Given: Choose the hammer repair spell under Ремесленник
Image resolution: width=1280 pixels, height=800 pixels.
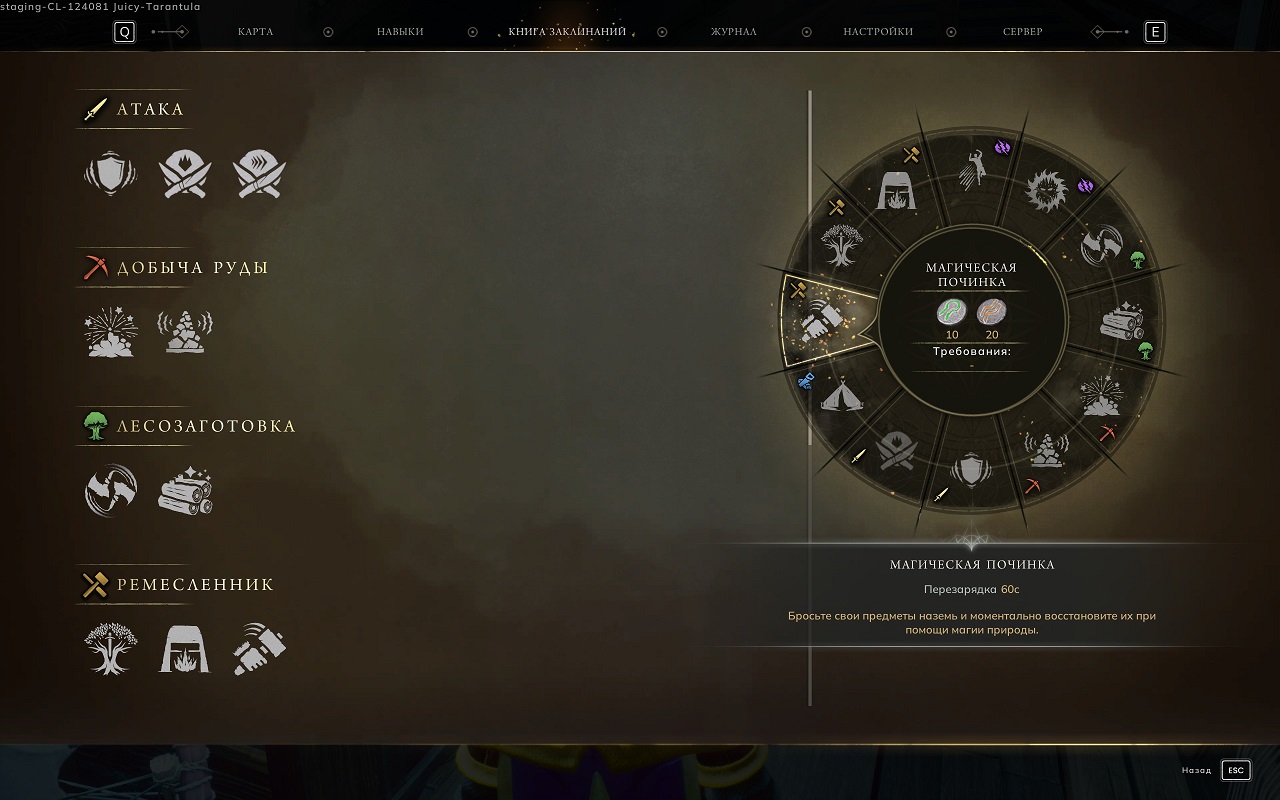Looking at the screenshot, I should coord(260,648).
